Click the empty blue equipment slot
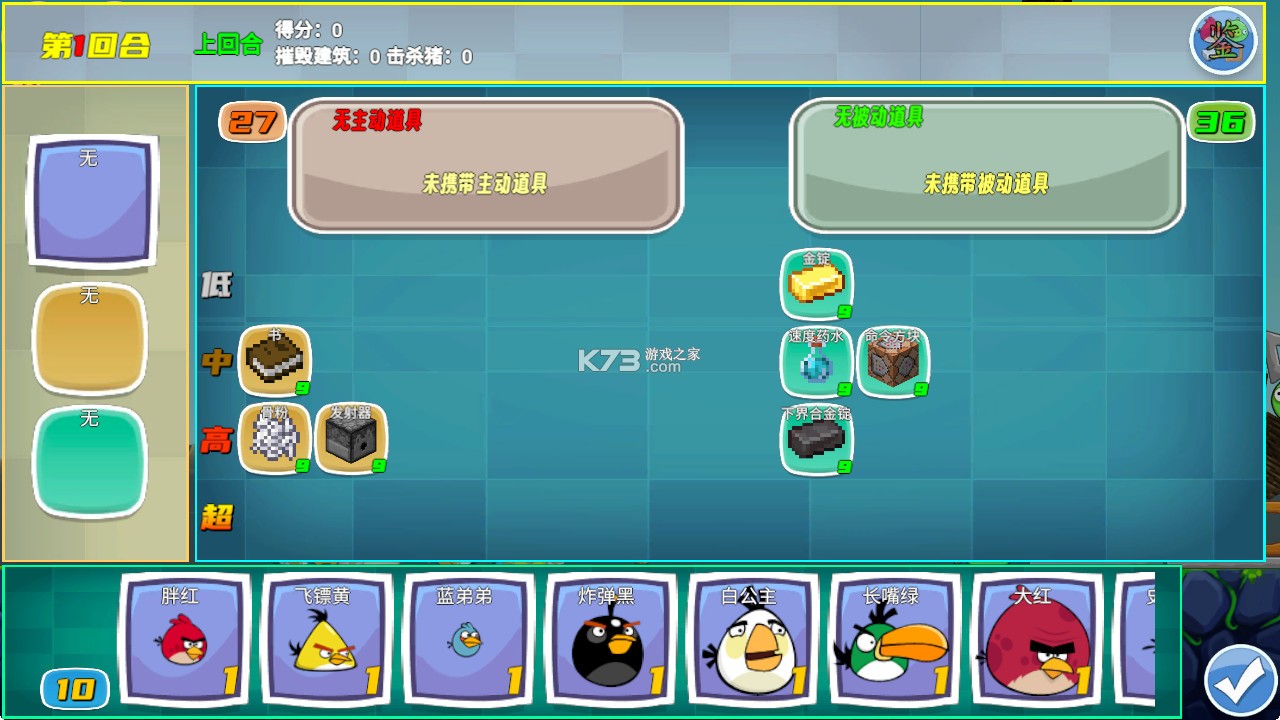This screenshot has height=720, width=1280. [x=90, y=203]
